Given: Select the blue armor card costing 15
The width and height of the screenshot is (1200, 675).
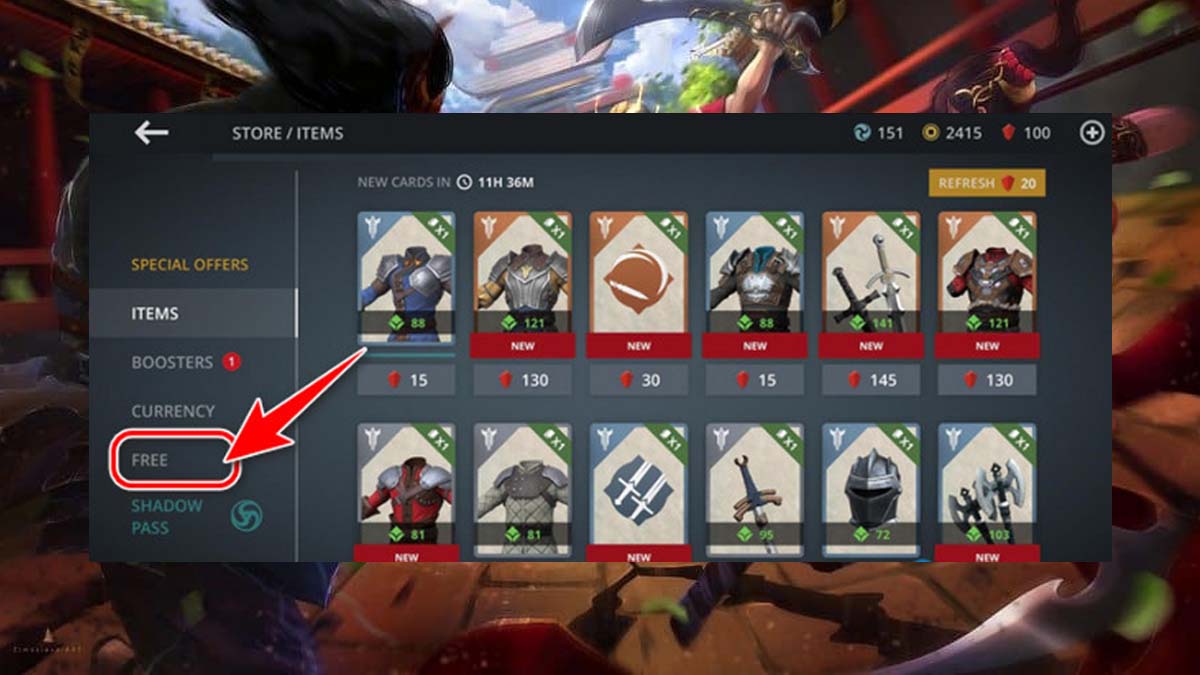Looking at the screenshot, I should click(x=406, y=275).
